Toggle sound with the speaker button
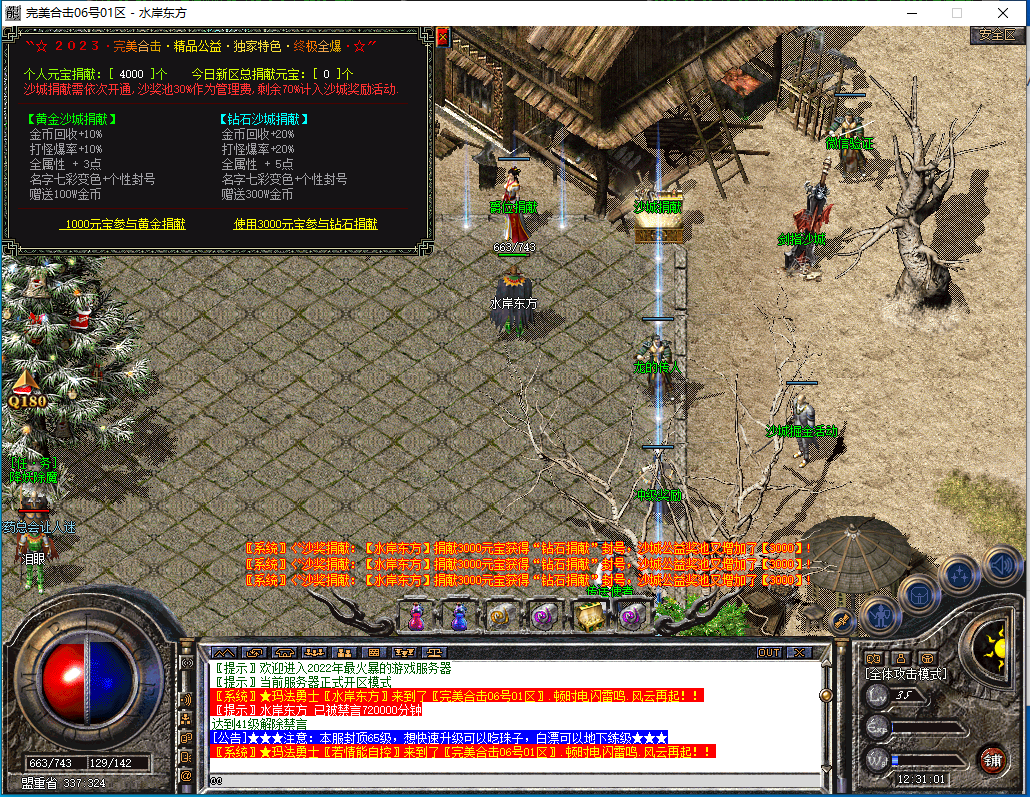This screenshot has height=797, width=1030. click(1001, 565)
